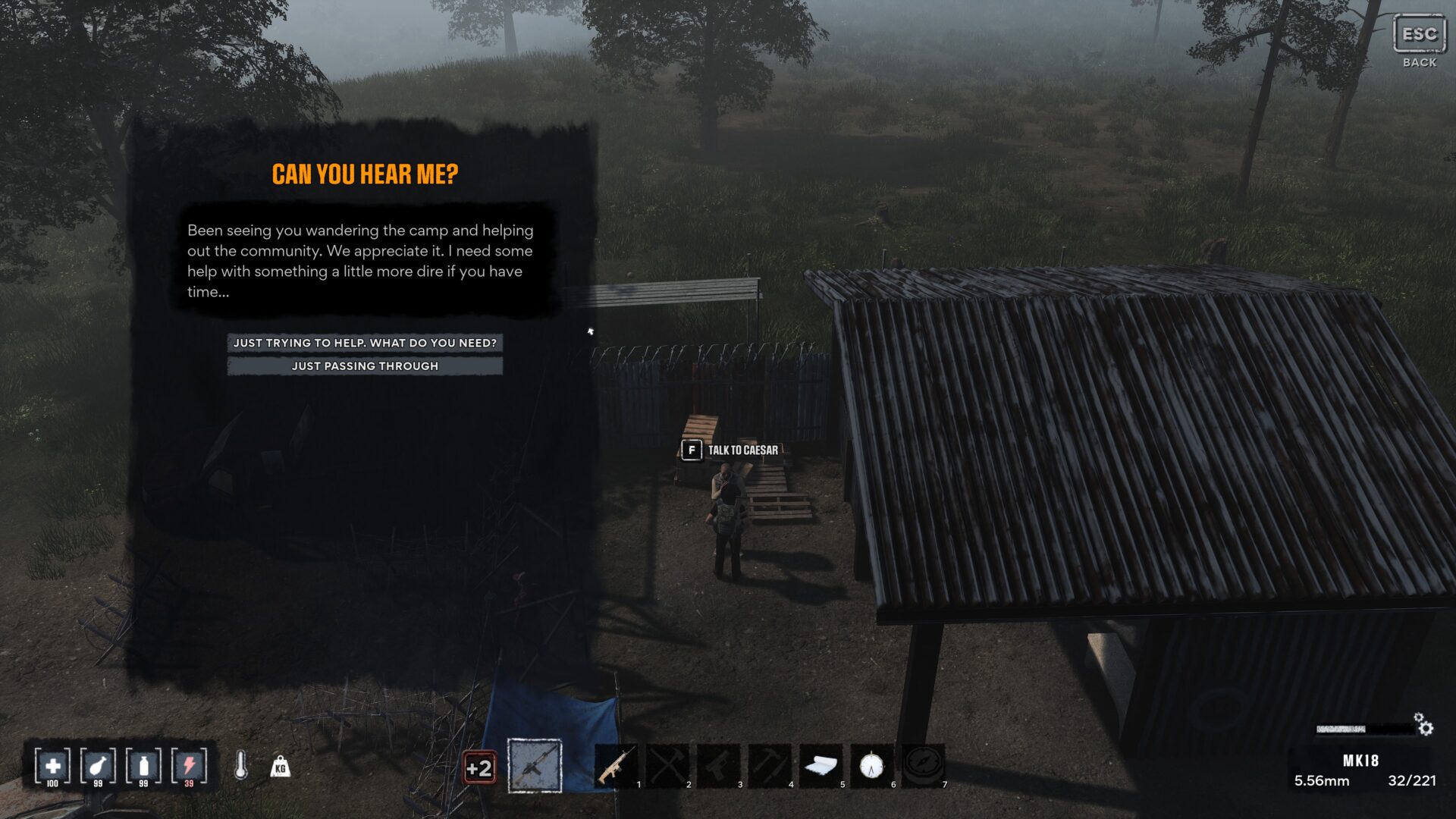
Task: Click the tan assault rifle in hotbar slot 1
Action: [x=615, y=767]
